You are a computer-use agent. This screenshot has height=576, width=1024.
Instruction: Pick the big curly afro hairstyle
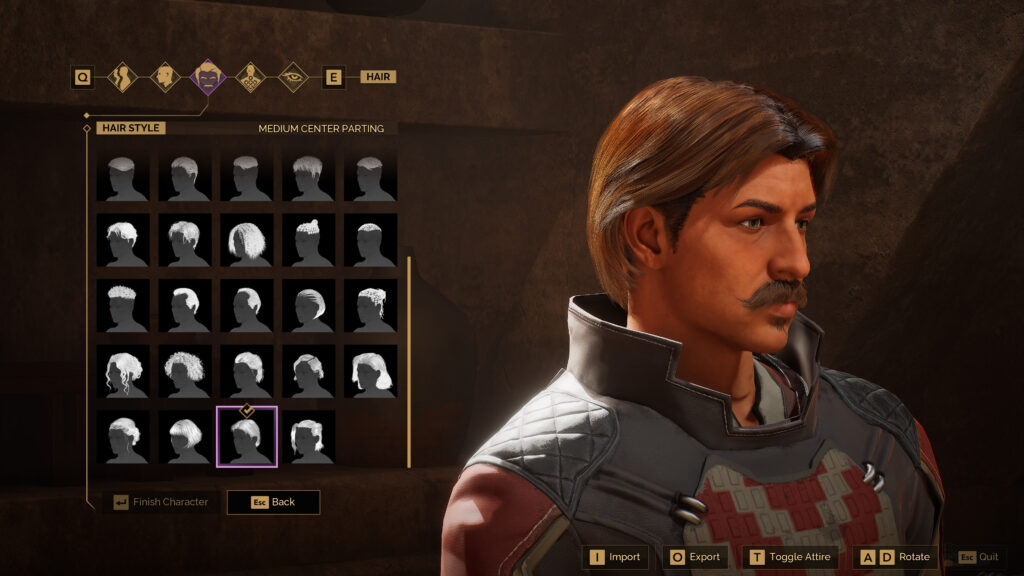(185, 372)
